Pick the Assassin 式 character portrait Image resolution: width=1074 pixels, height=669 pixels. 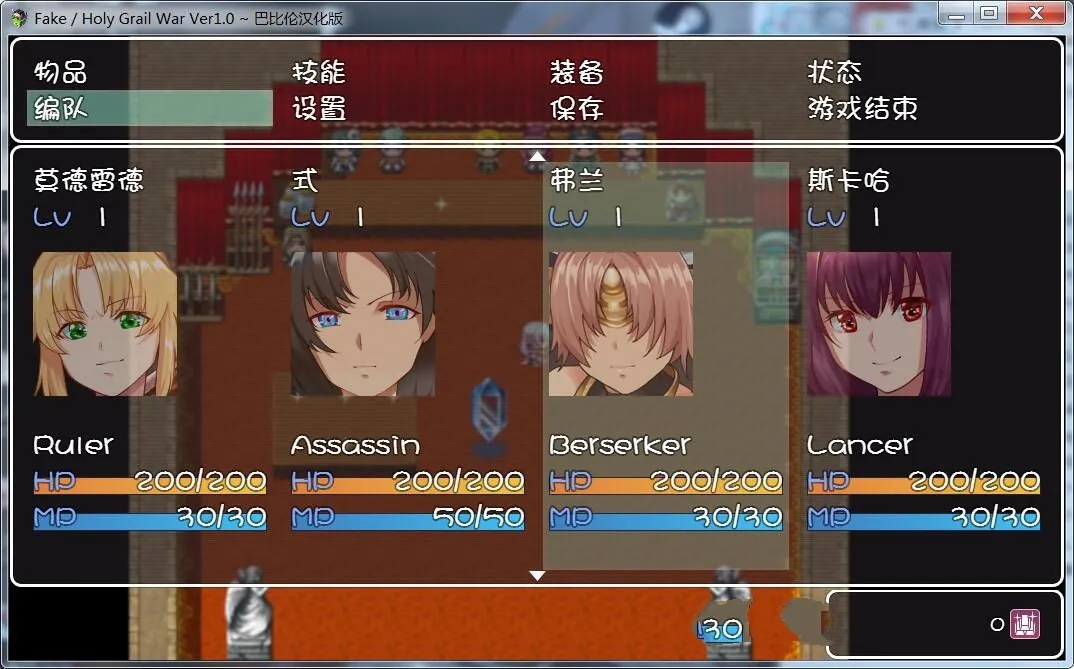click(363, 323)
